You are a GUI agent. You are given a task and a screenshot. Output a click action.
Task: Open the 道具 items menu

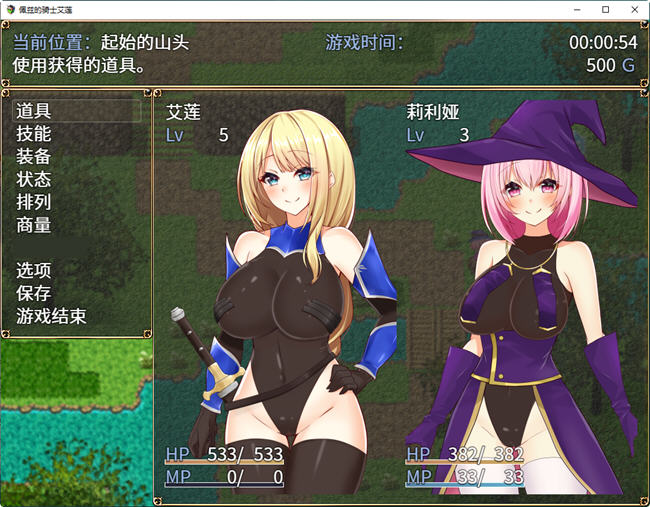(35, 111)
